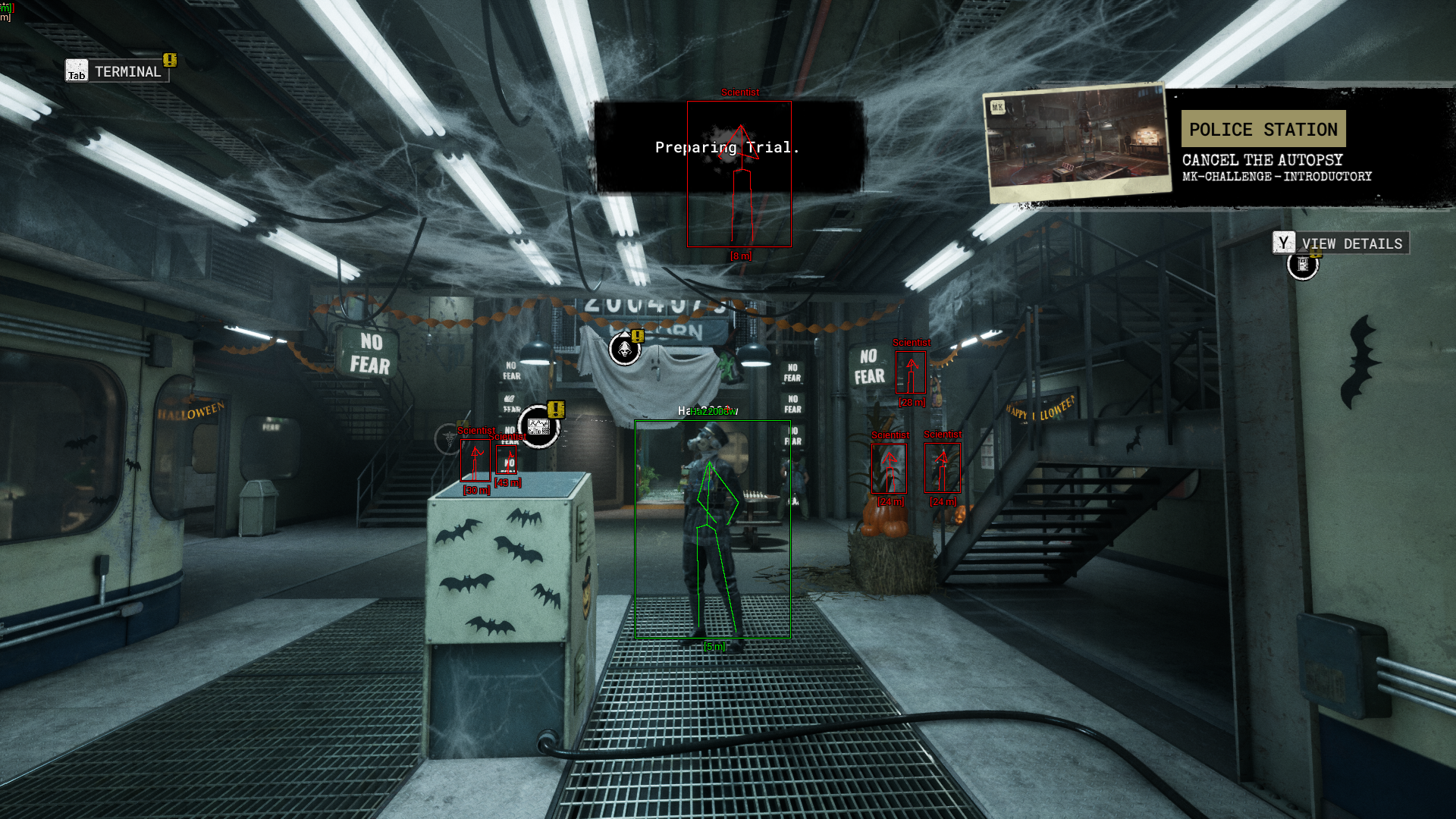Open the Terminal from its label
Image resolution: width=1456 pixels, height=819 pixels.
point(127,72)
